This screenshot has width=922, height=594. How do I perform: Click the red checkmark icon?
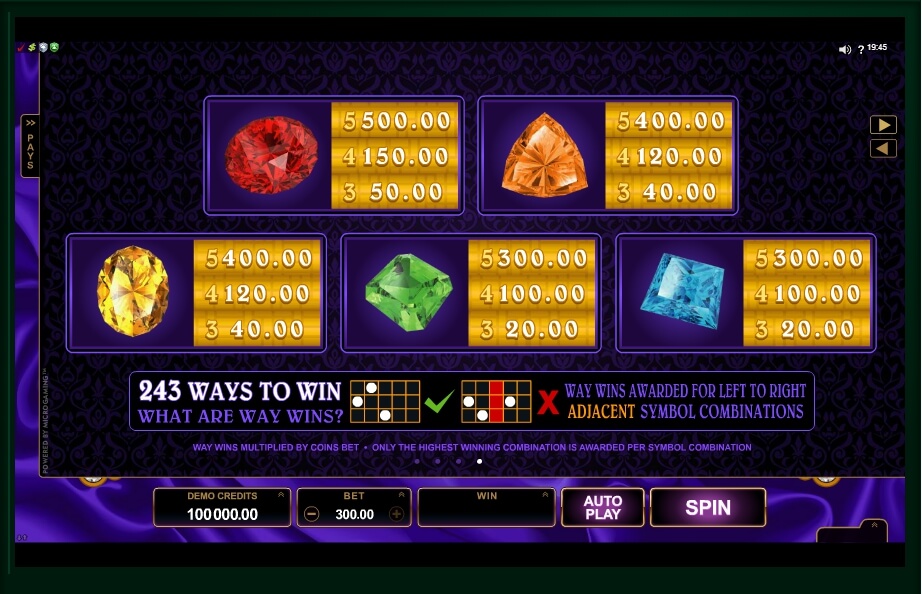click(21, 47)
